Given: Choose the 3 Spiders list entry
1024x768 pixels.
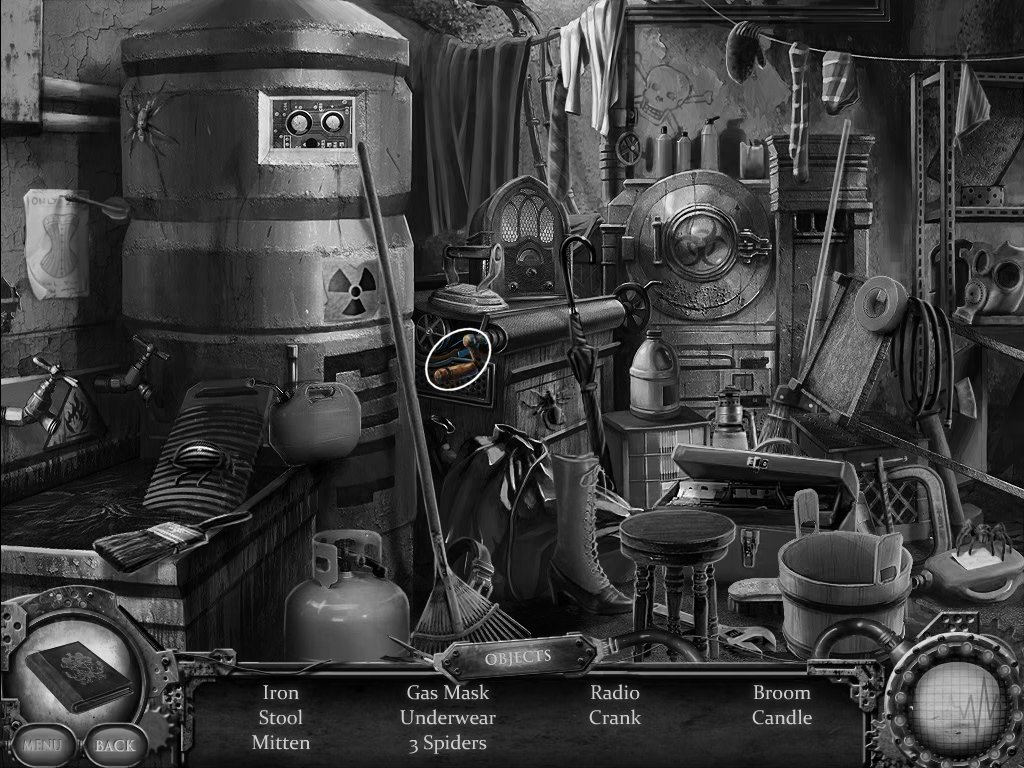Looking at the screenshot, I should tap(447, 743).
